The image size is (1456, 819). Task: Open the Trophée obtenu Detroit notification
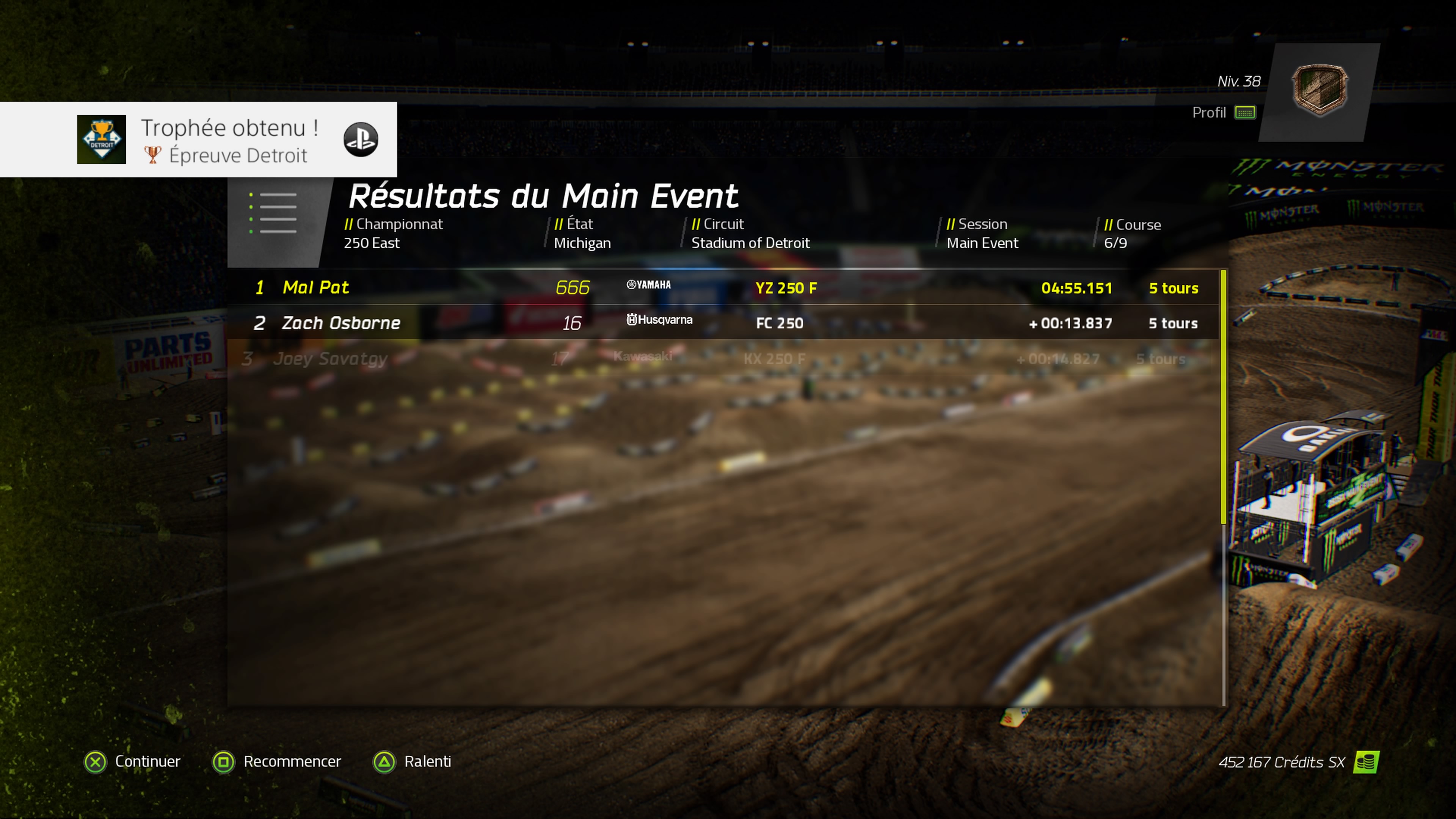[198, 140]
